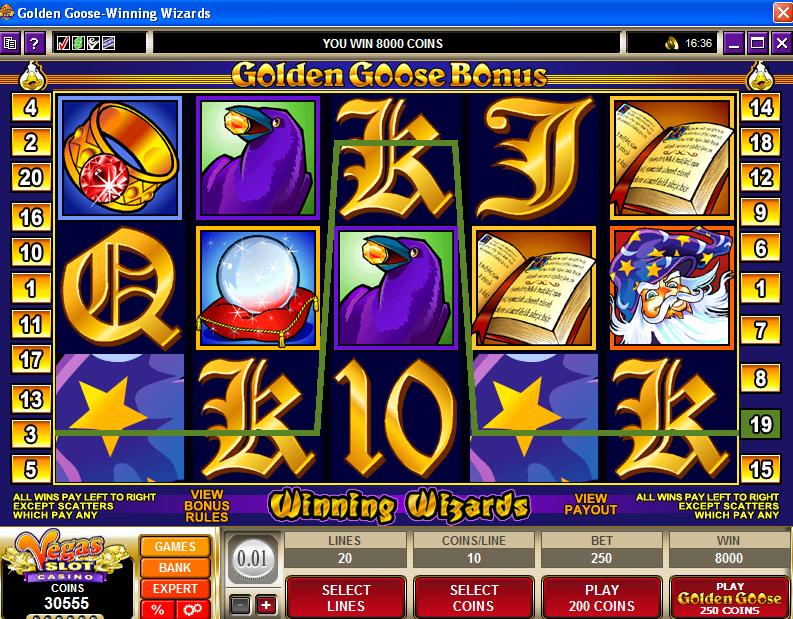Screen dimensions: 793x619
Task: Open options with the gears button
Action: [190, 609]
